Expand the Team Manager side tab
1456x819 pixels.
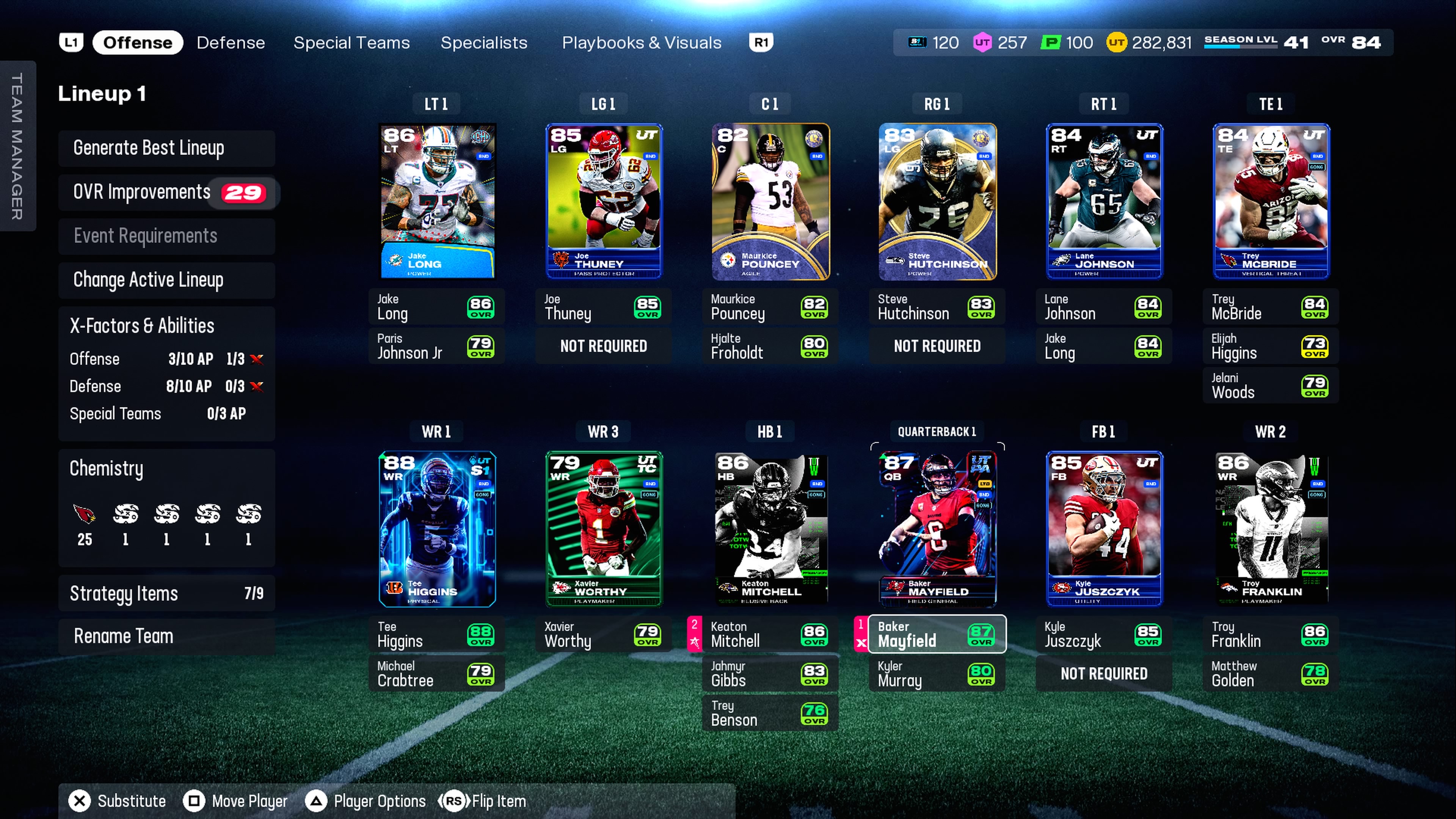coord(17,146)
